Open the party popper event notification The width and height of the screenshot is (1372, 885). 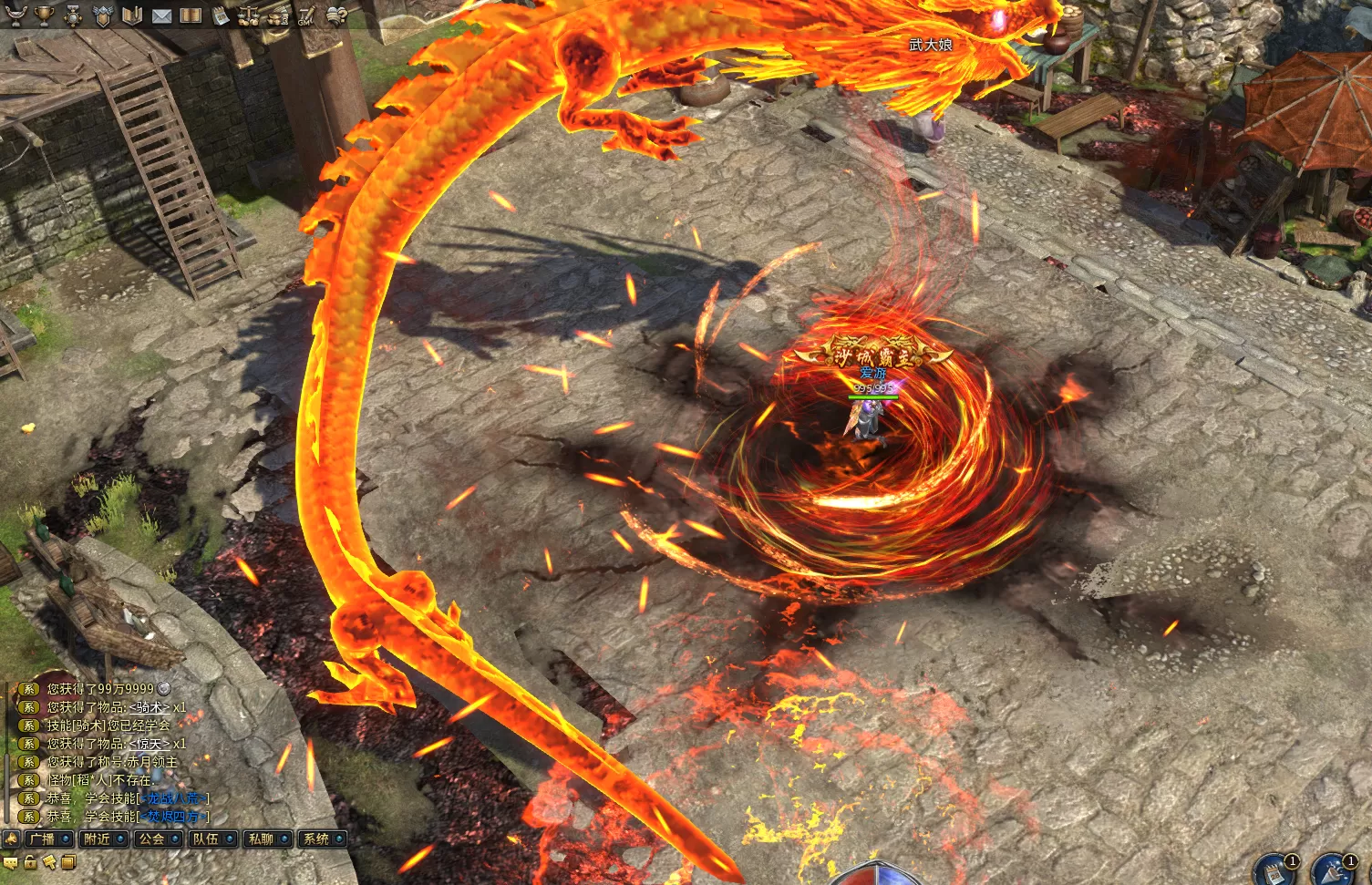point(1332,870)
